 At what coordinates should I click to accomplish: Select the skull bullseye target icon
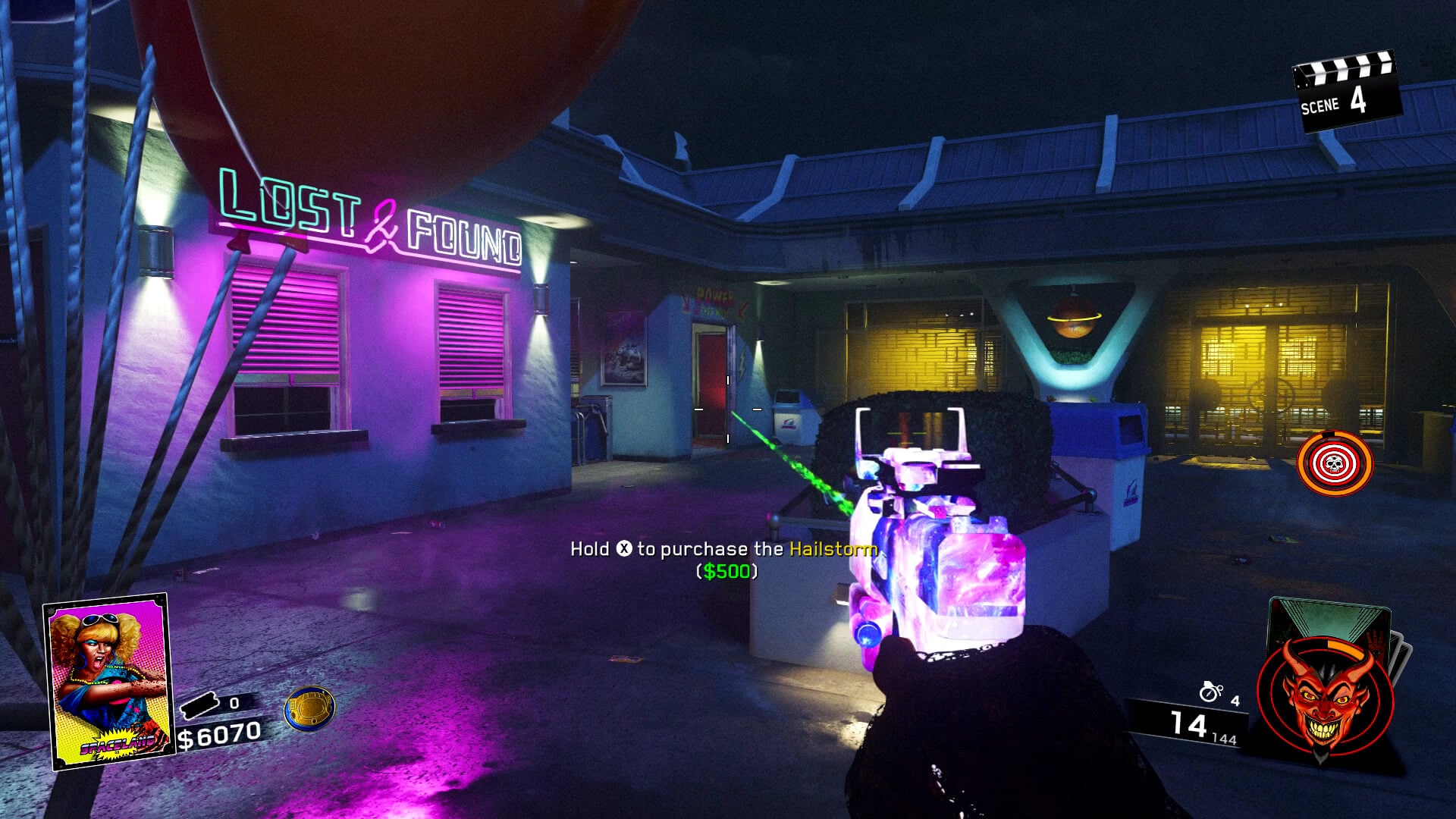tap(1335, 463)
